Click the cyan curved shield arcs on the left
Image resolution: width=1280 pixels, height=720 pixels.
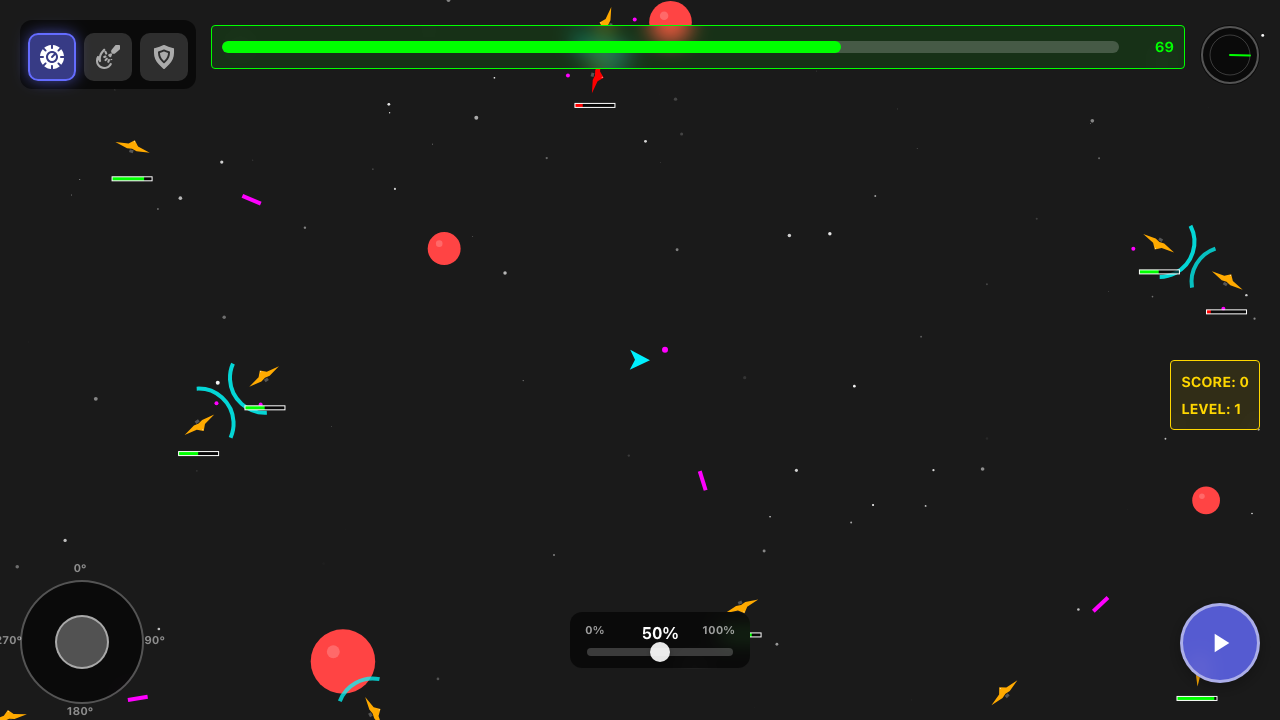click(x=225, y=400)
